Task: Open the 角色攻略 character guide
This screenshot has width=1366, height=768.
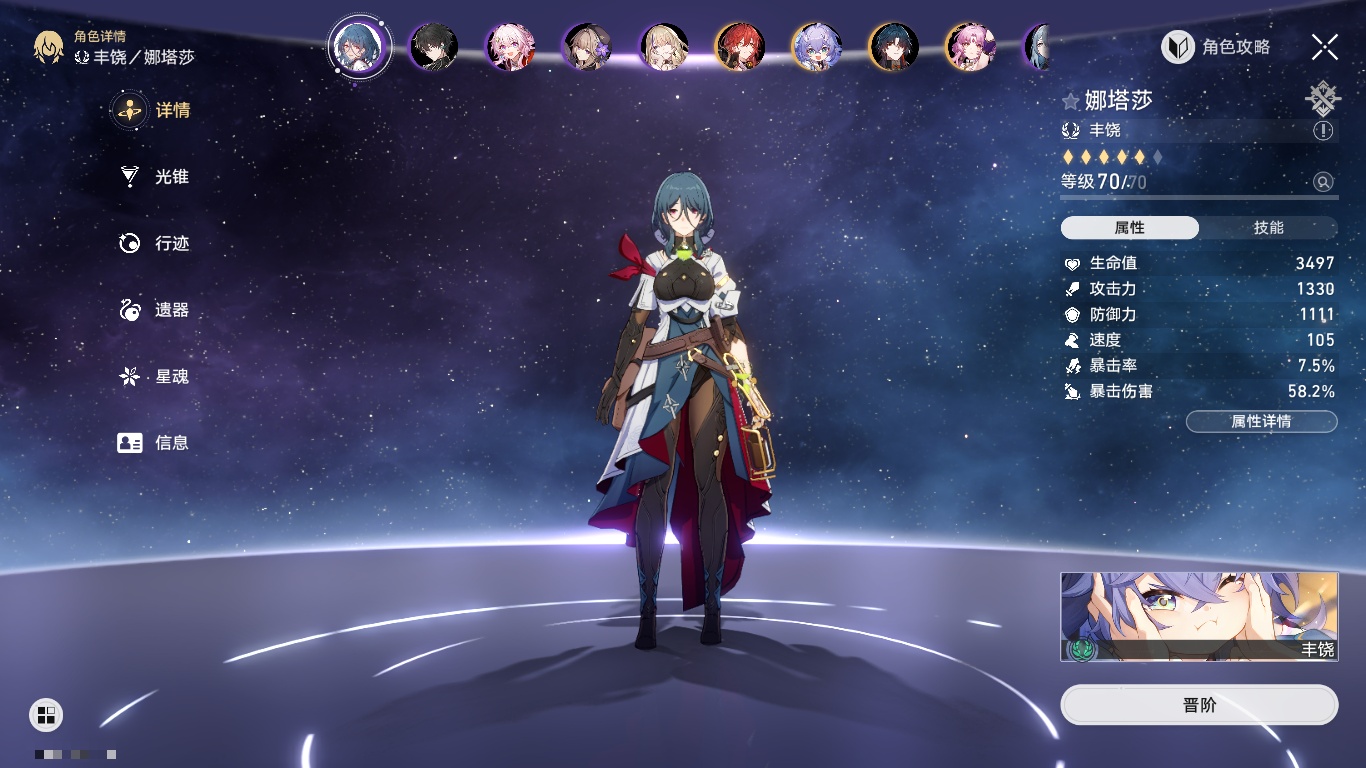Action: coord(1216,47)
